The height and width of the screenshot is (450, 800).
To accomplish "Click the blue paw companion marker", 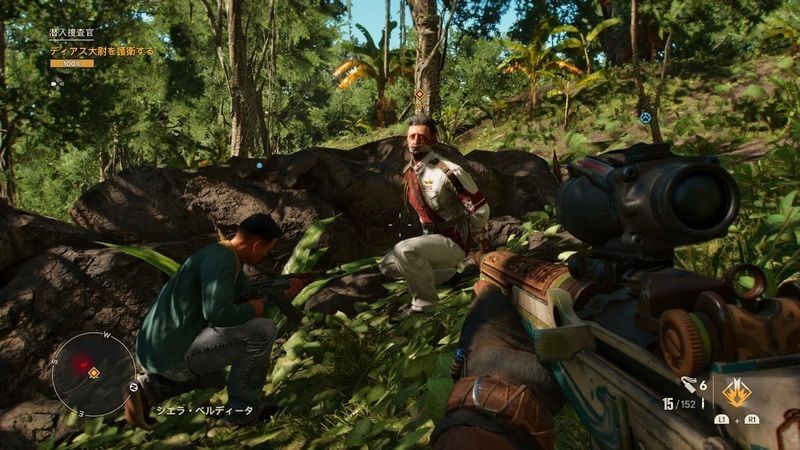I will (x=645, y=116).
